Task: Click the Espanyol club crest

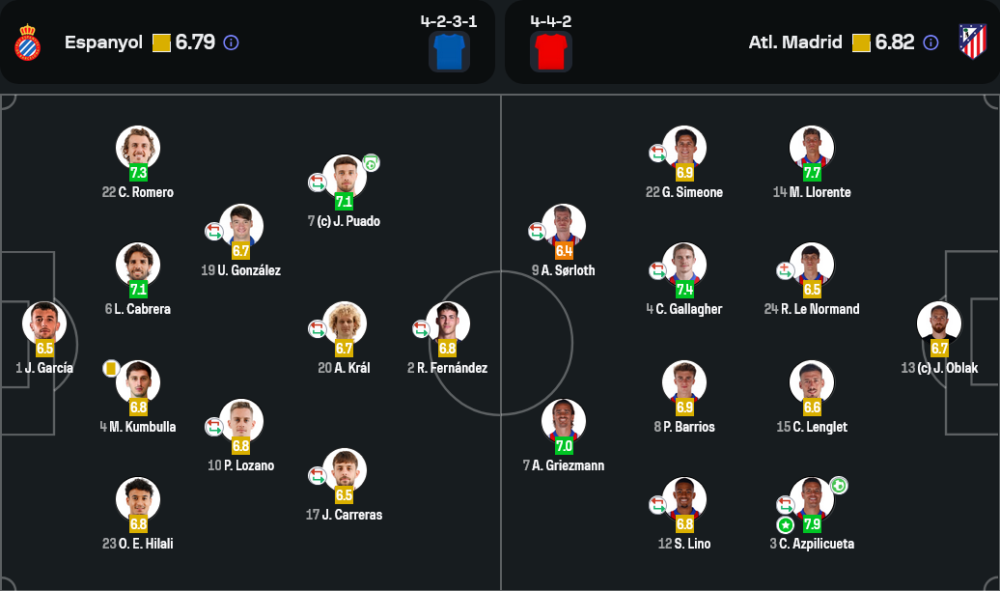Action: 27,43
